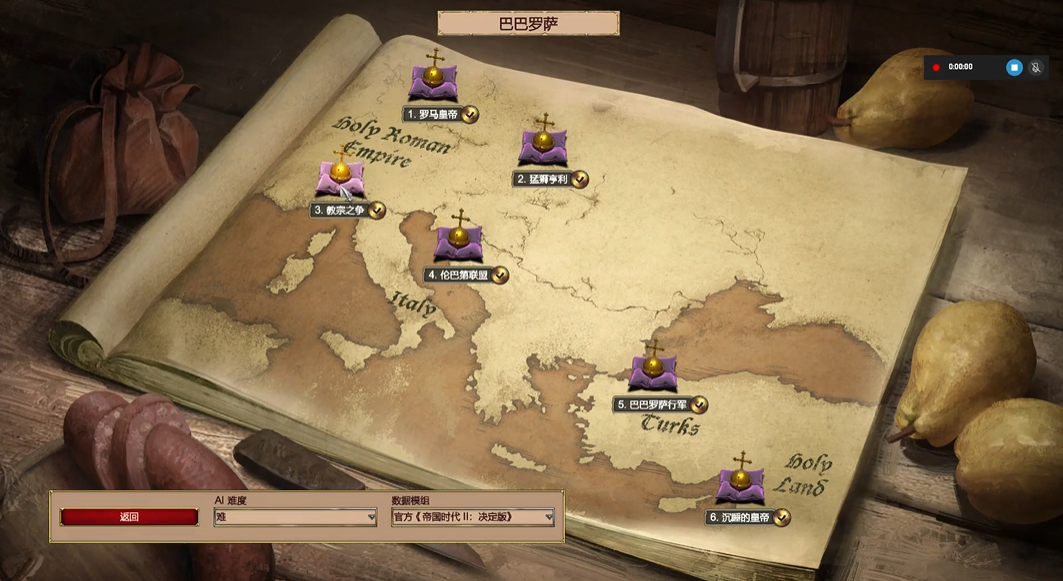Open scenario 3 教宗之争
The width and height of the screenshot is (1063, 581).
point(340,179)
